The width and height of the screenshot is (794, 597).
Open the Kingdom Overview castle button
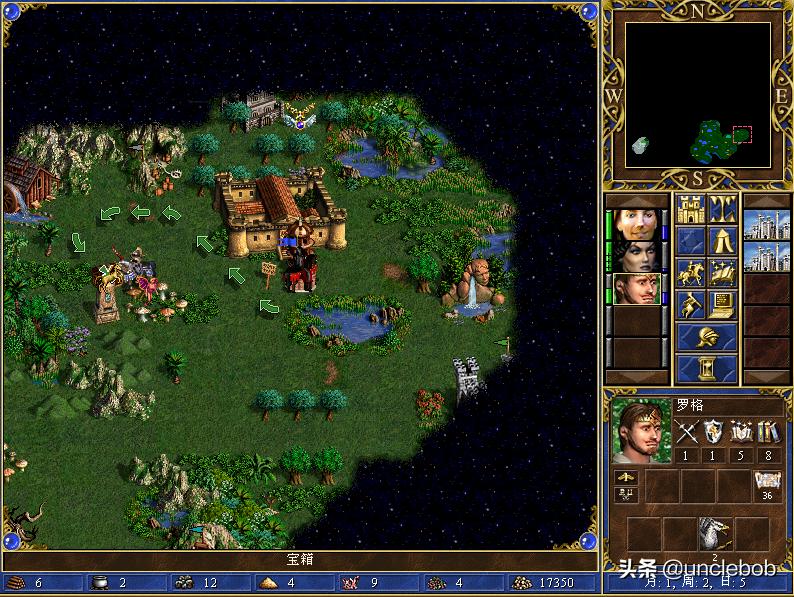click(x=691, y=209)
